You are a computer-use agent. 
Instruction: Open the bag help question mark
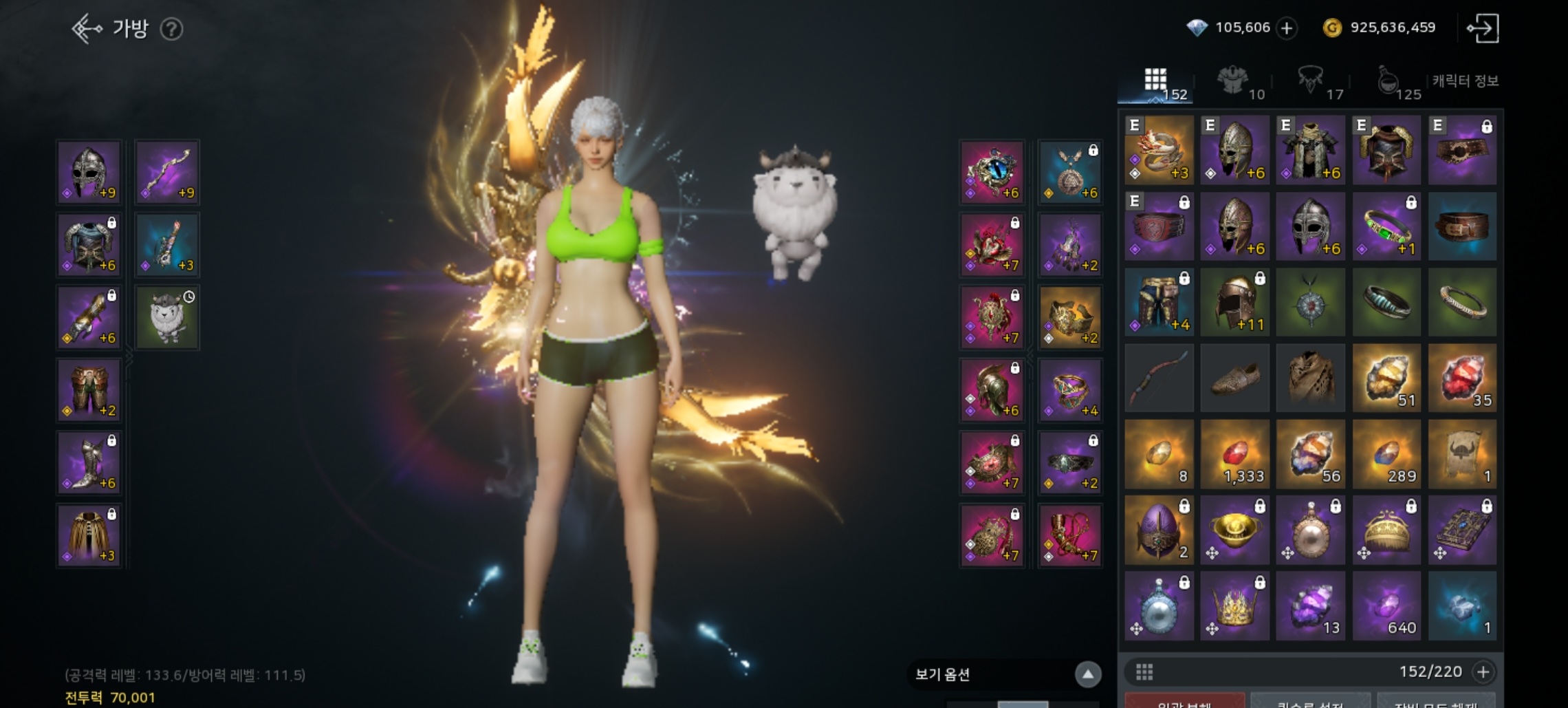point(171,29)
